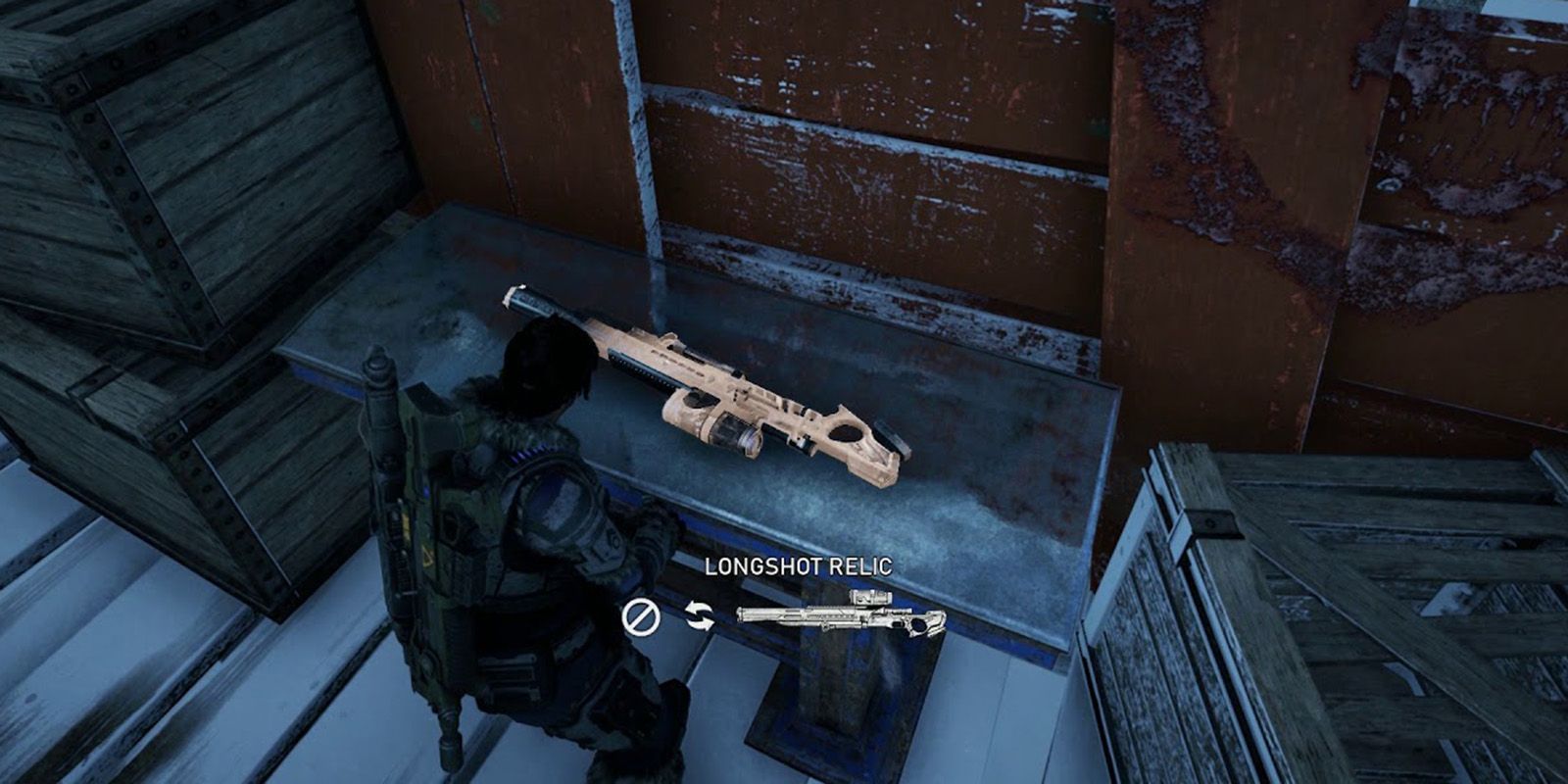Click the scope on the weapon silhouette
Image resolution: width=1568 pixels, height=784 pixels.
point(870,598)
